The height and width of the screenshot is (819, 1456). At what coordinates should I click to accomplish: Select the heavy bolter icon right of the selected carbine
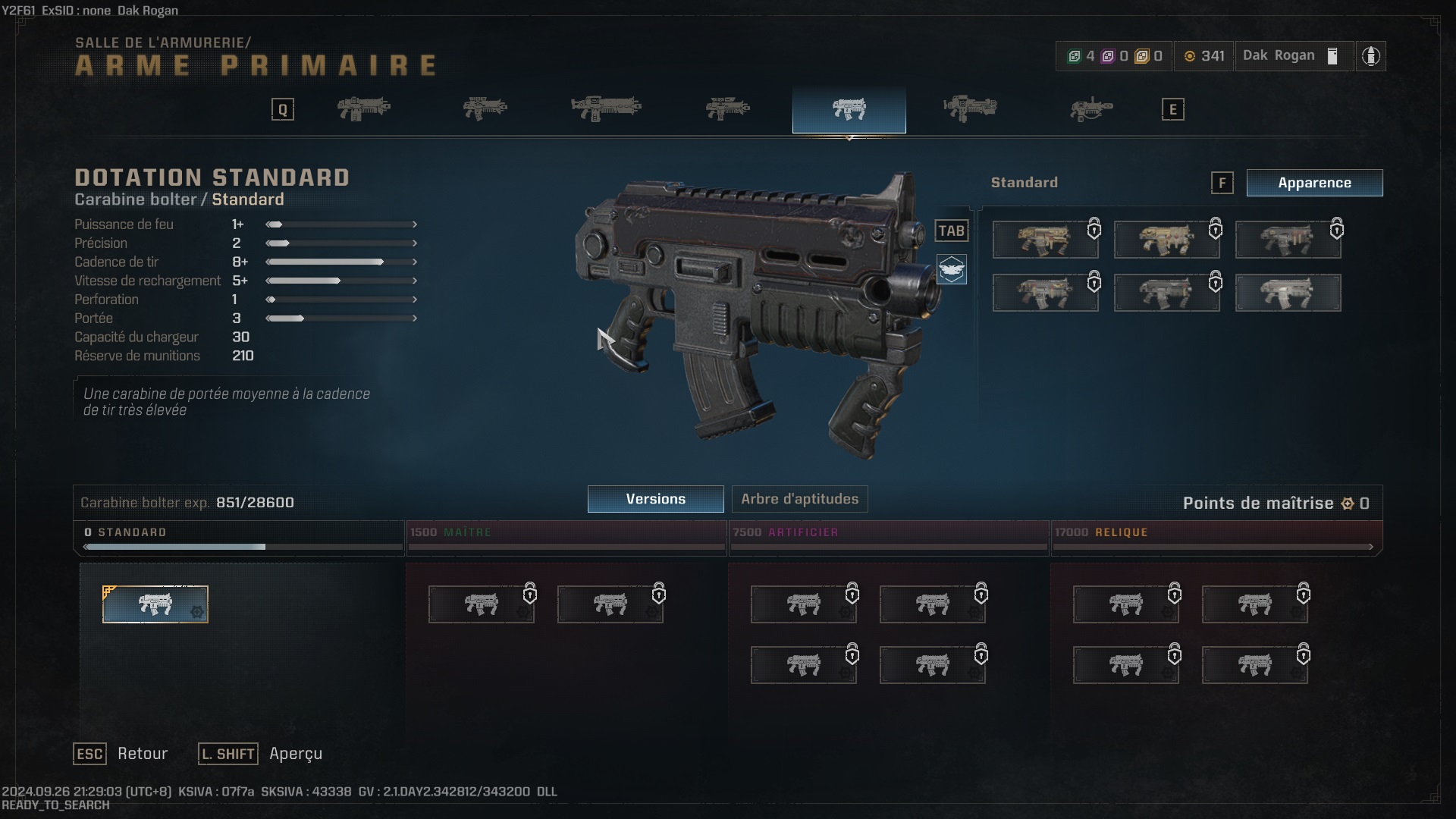pos(971,108)
